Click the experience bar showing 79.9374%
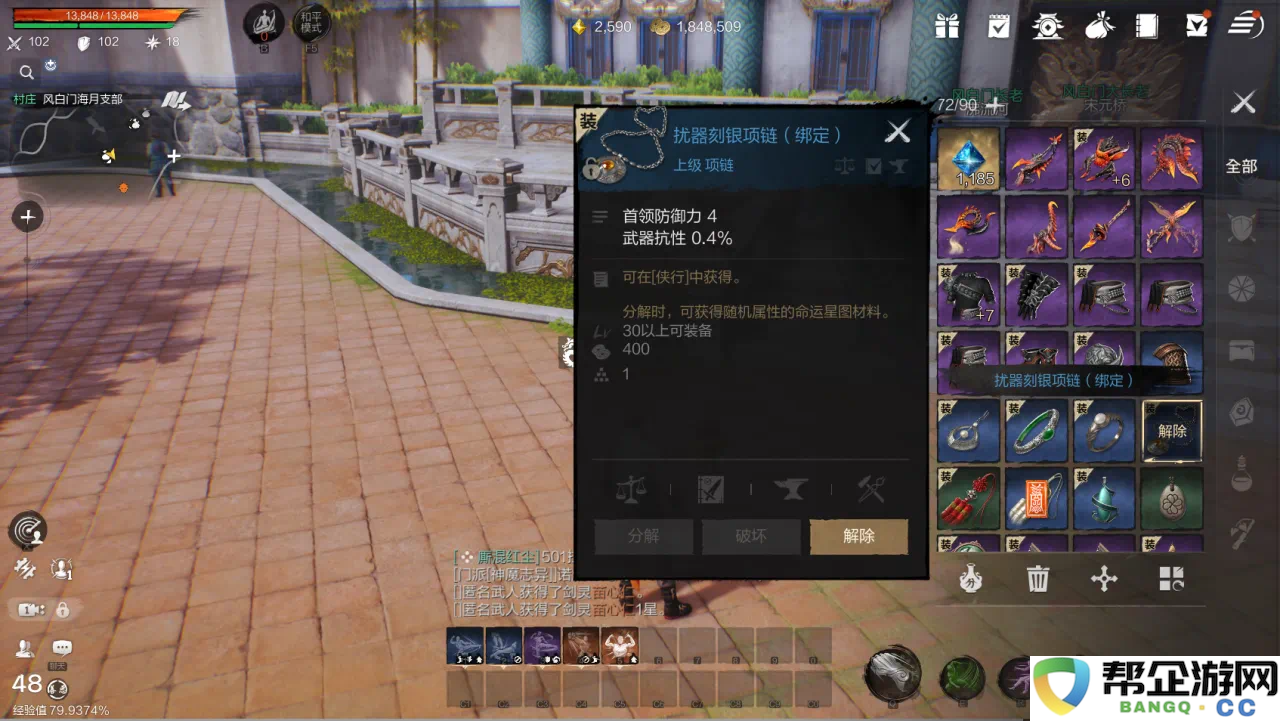Screen dimensions: 1280x721 (x=60, y=710)
